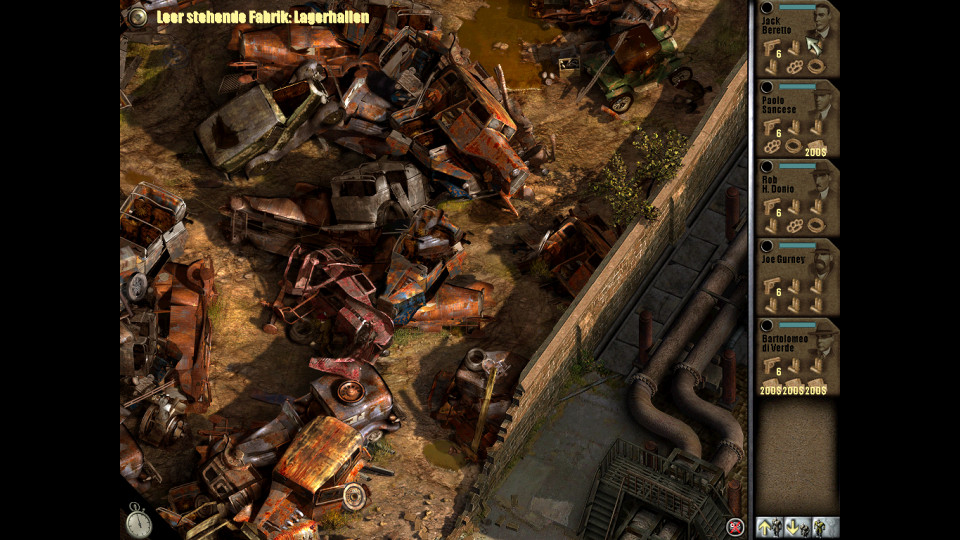Click the stopwatch icon

[x=138, y=520]
